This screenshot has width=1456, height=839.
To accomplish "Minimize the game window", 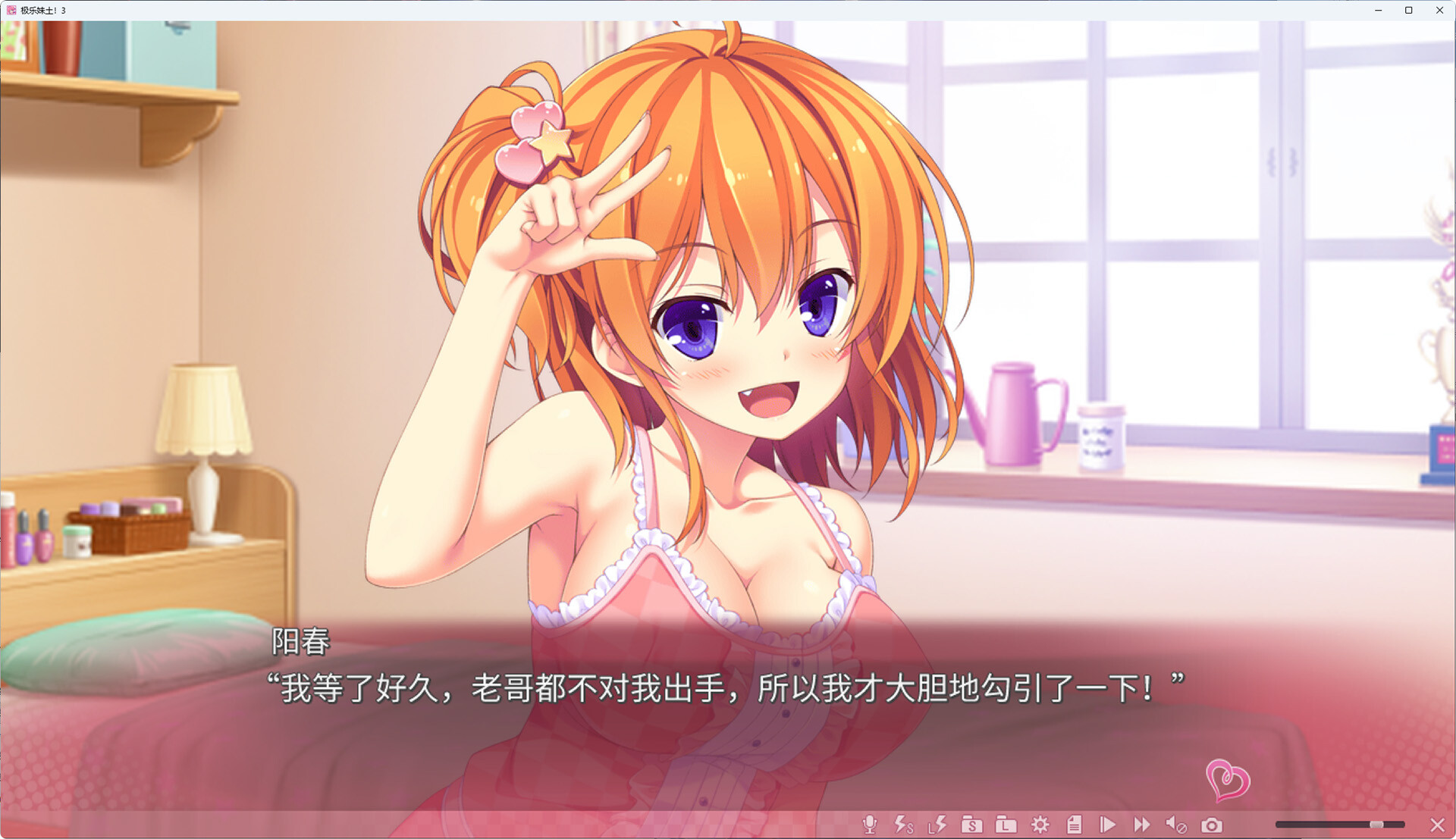I will click(x=1379, y=10).
